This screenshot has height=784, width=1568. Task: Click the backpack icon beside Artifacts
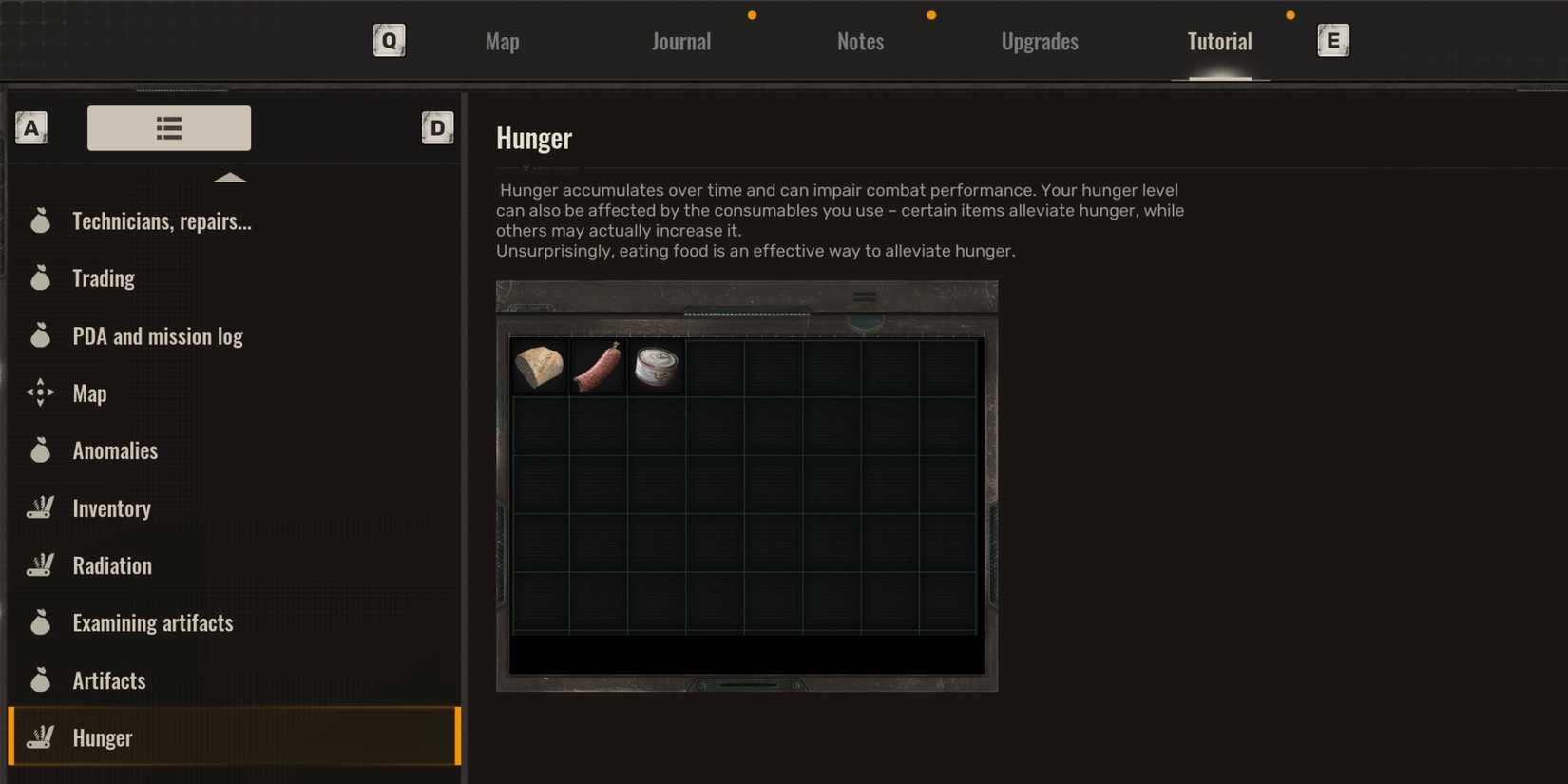point(40,679)
